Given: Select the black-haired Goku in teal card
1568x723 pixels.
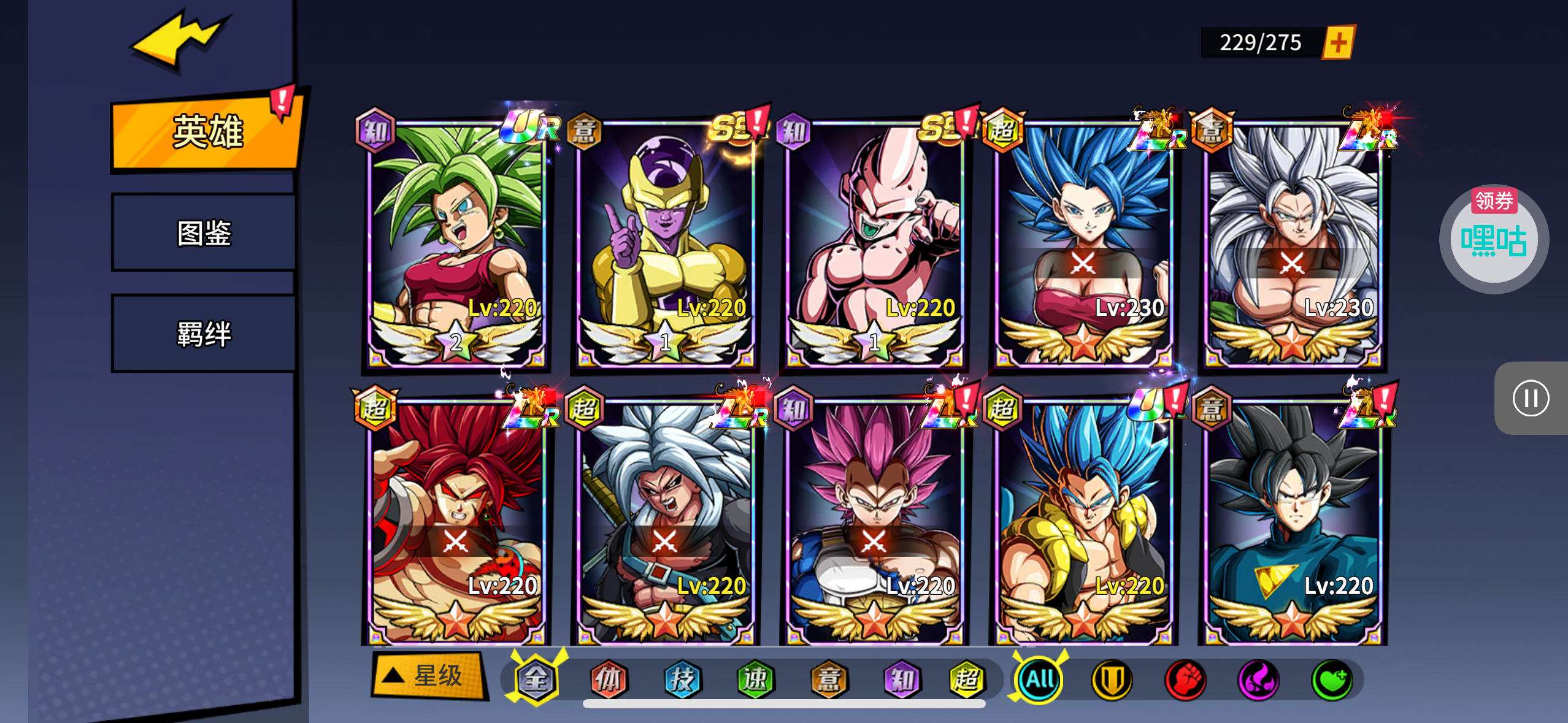Looking at the screenshot, I should [x=1293, y=522].
